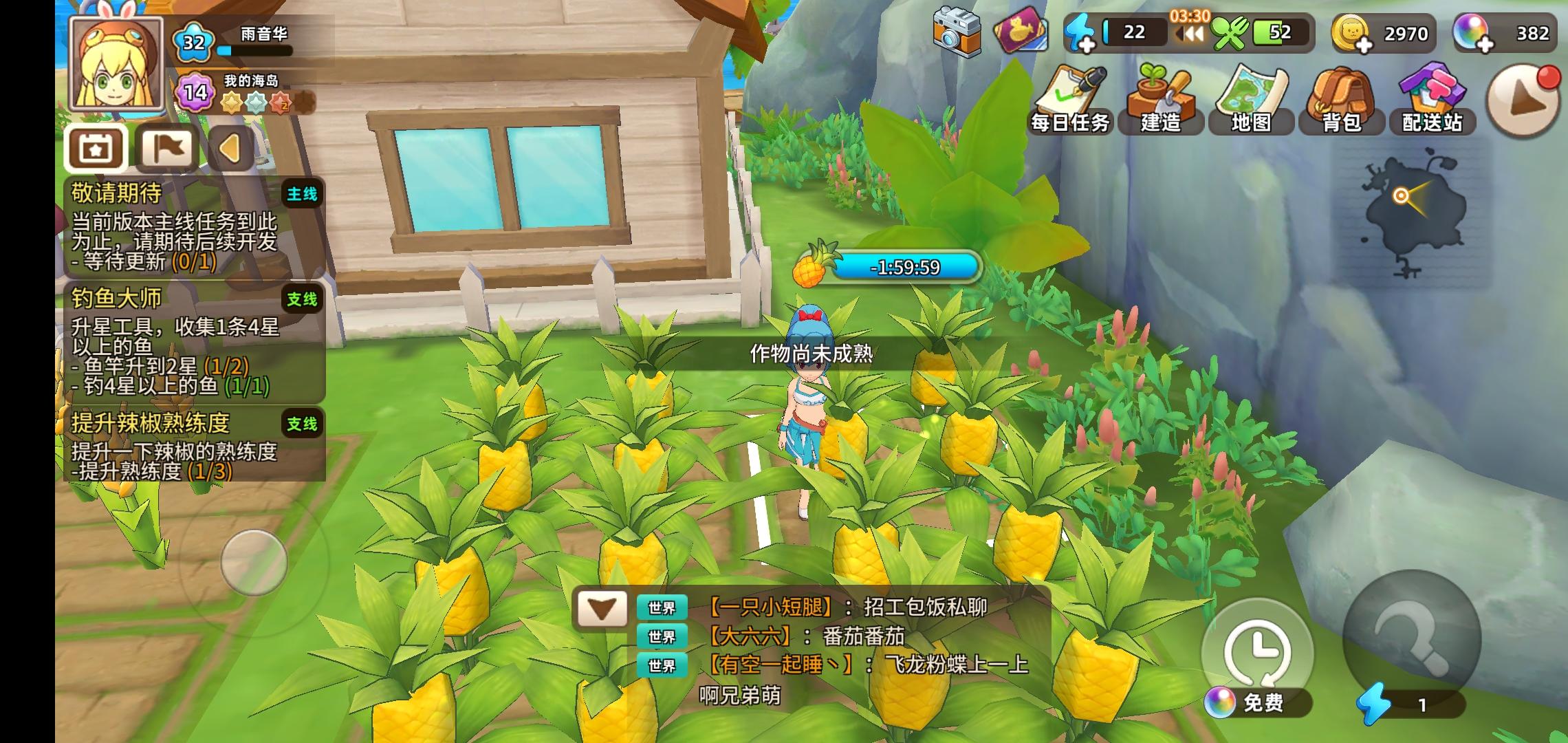This screenshot has width=1568, height=743.
Task: Tap the lightning stamina icon to add energy
Action: pyautogui.click(x=1080, y=32)
